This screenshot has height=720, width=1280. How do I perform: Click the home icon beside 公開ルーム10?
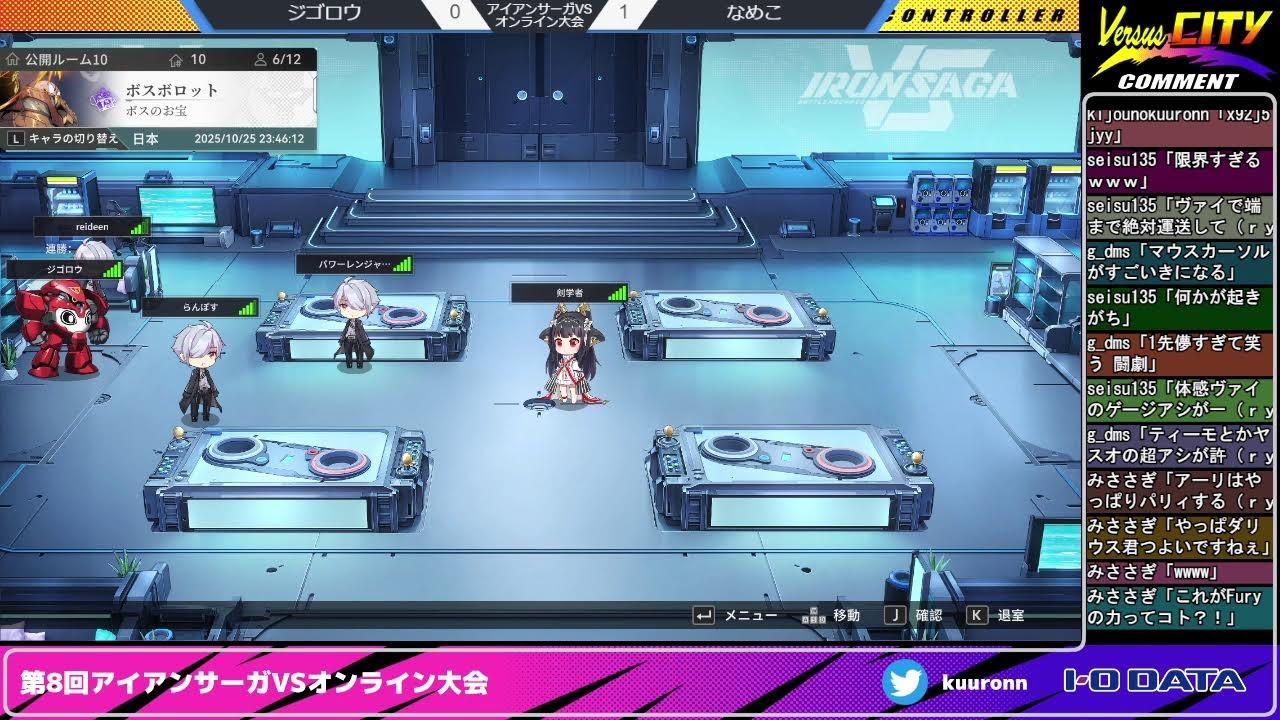click(13, 57)
